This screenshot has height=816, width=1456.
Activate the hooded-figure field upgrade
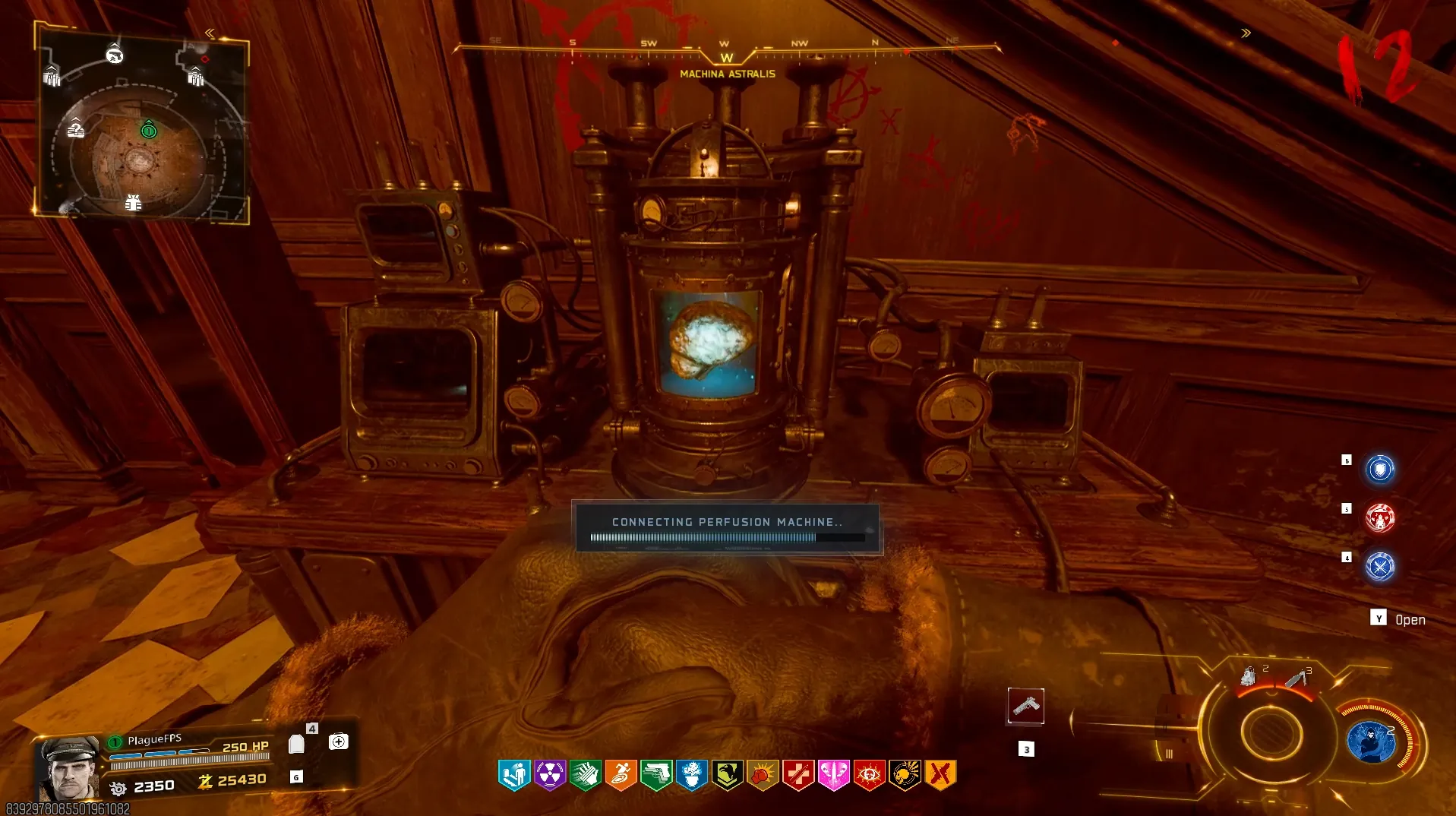click(1371, 742)
